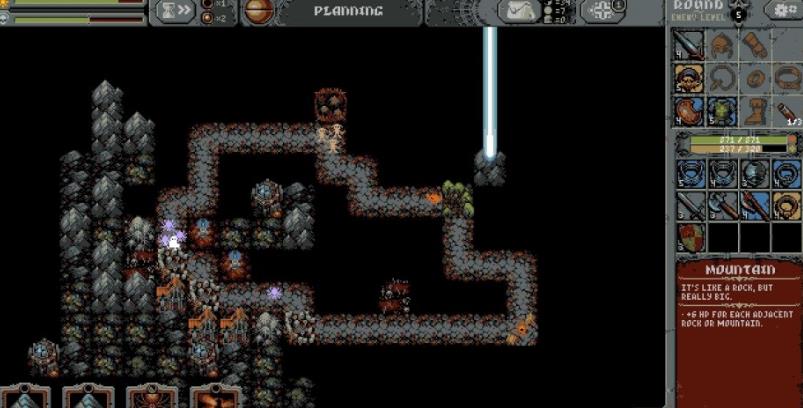The image size is (803, 408).
Task: Click the helmet equipment slot
Action: pos(720,45)
